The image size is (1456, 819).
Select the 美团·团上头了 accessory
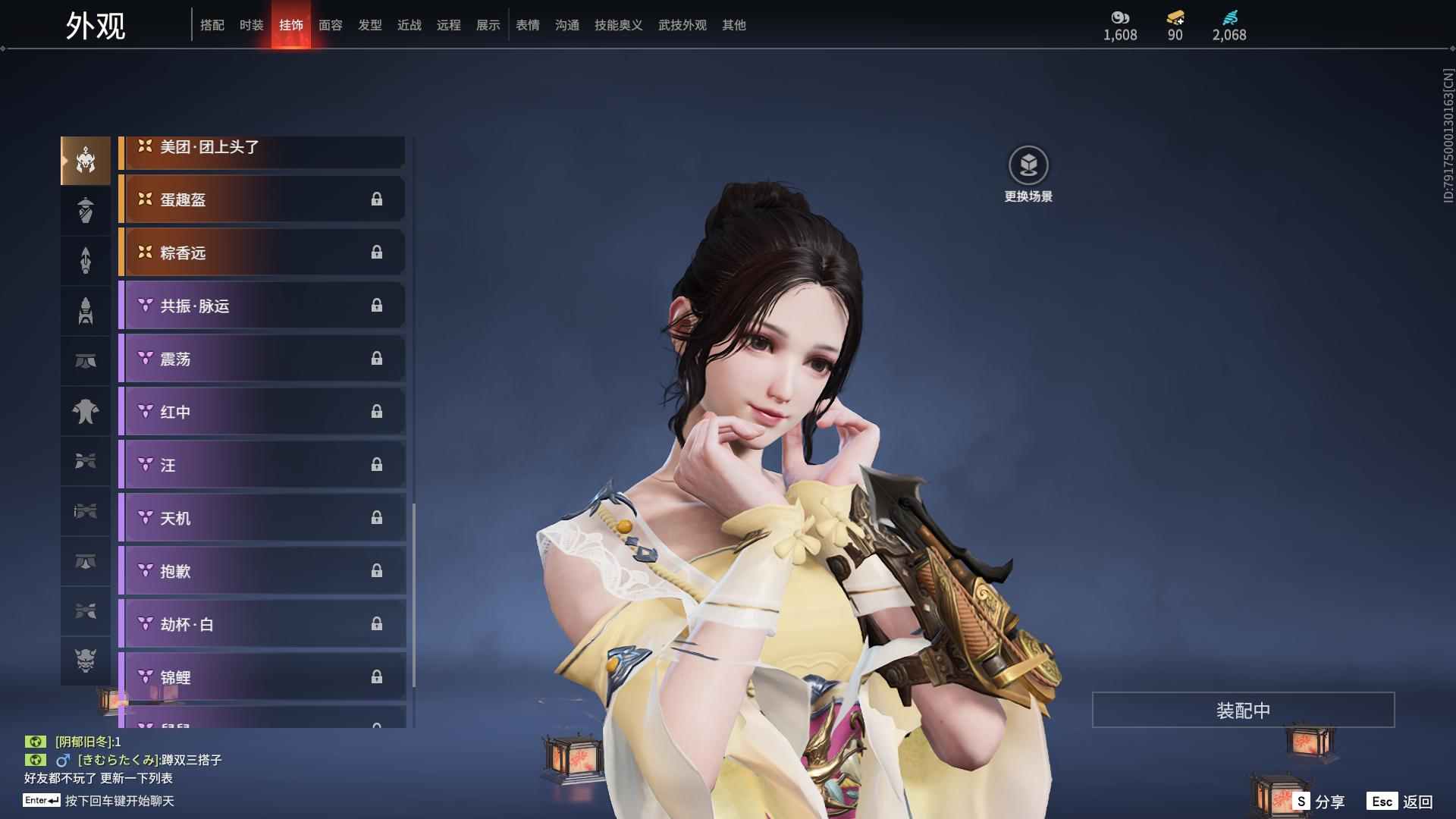coord(262,149)
